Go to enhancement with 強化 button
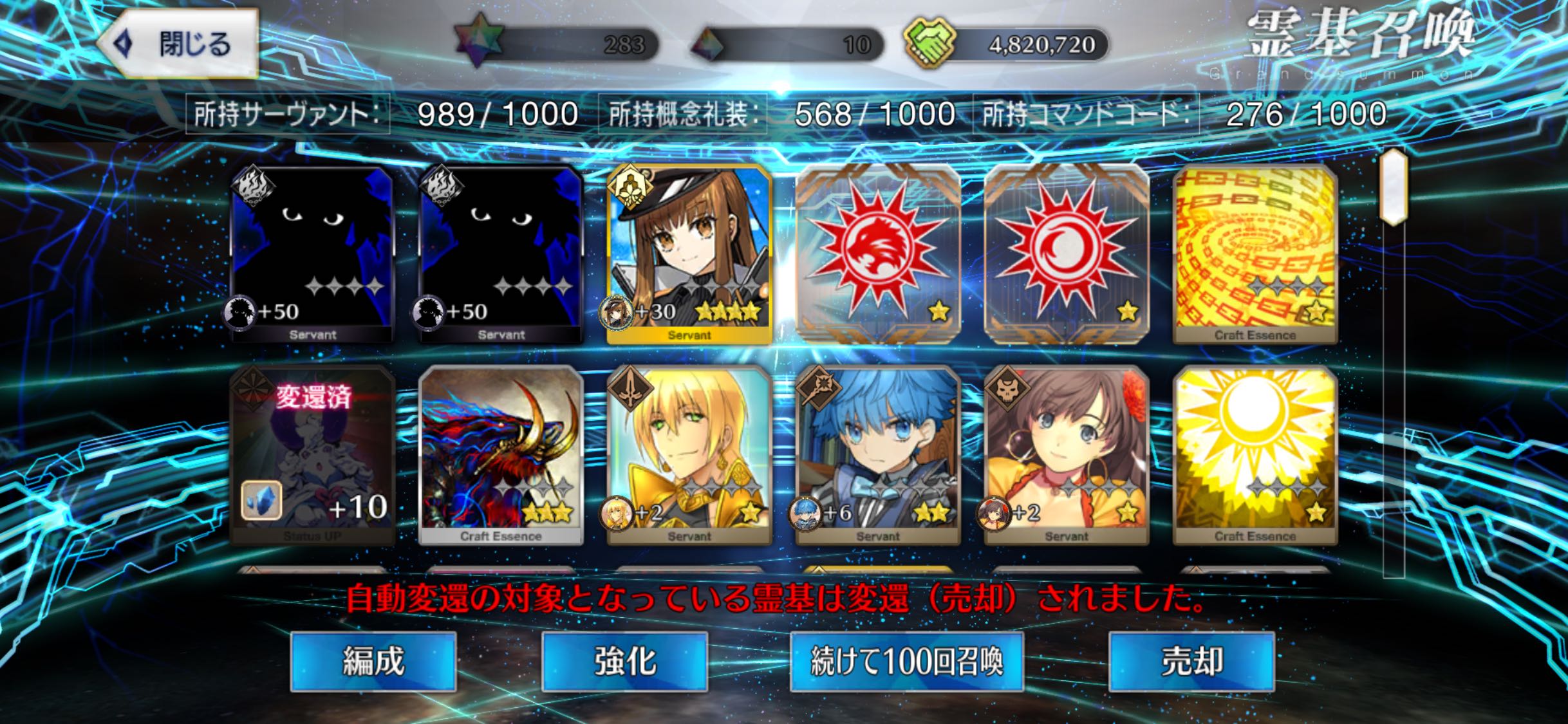 tap(624, 661)
